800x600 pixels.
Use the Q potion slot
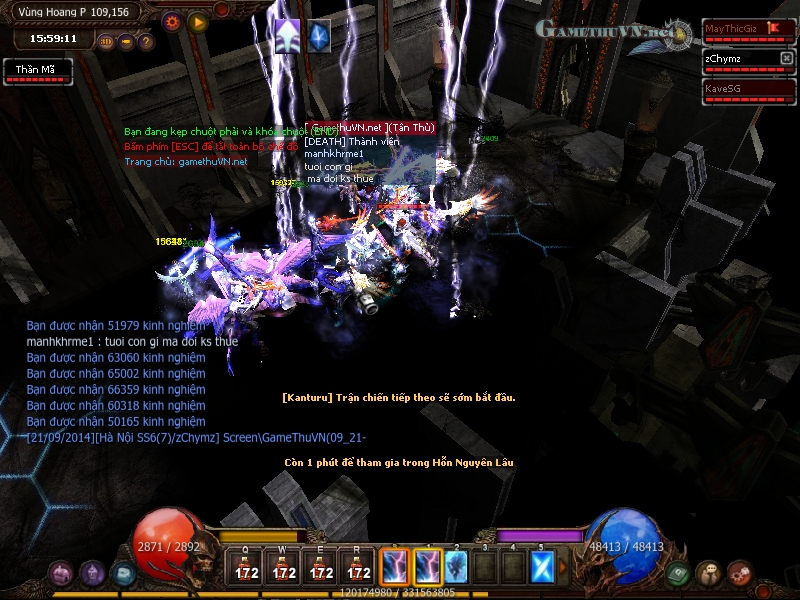246,567
